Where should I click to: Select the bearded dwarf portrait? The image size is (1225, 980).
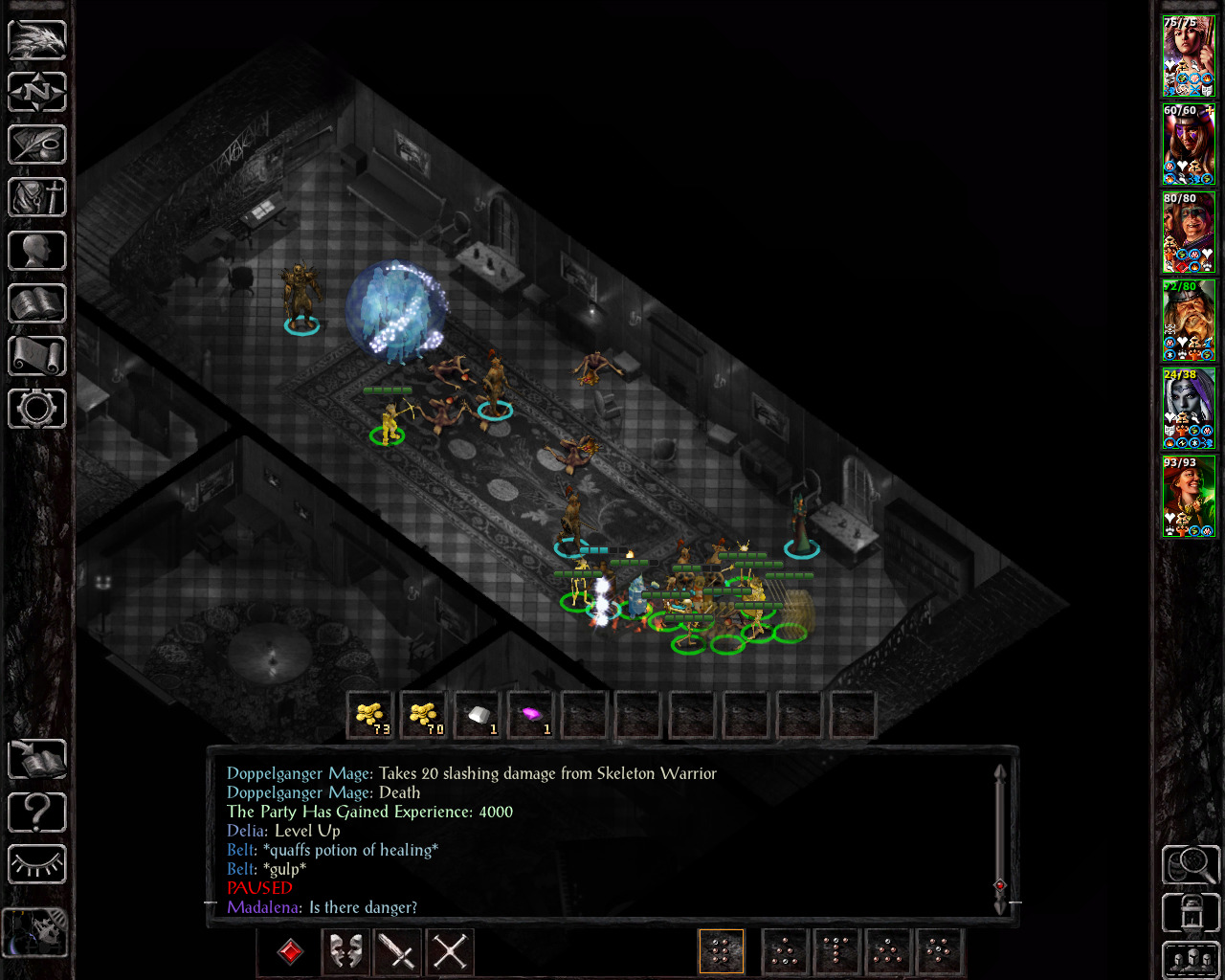[x=1189, y=321]
